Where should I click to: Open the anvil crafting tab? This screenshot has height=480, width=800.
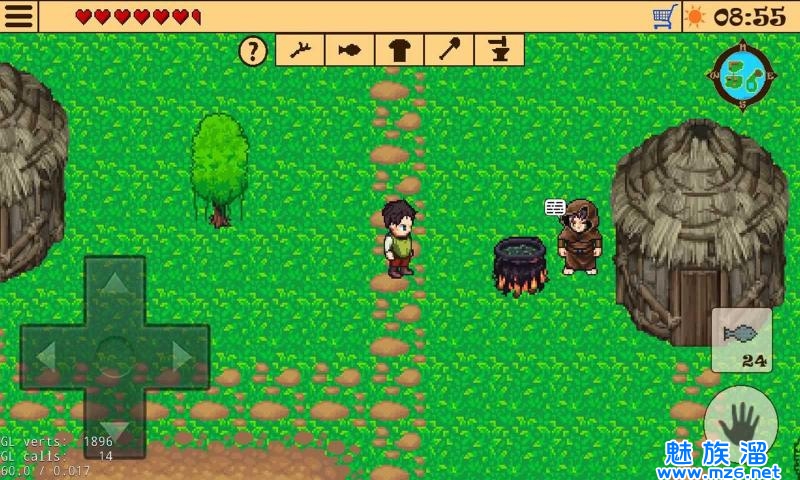pos(498,50)
